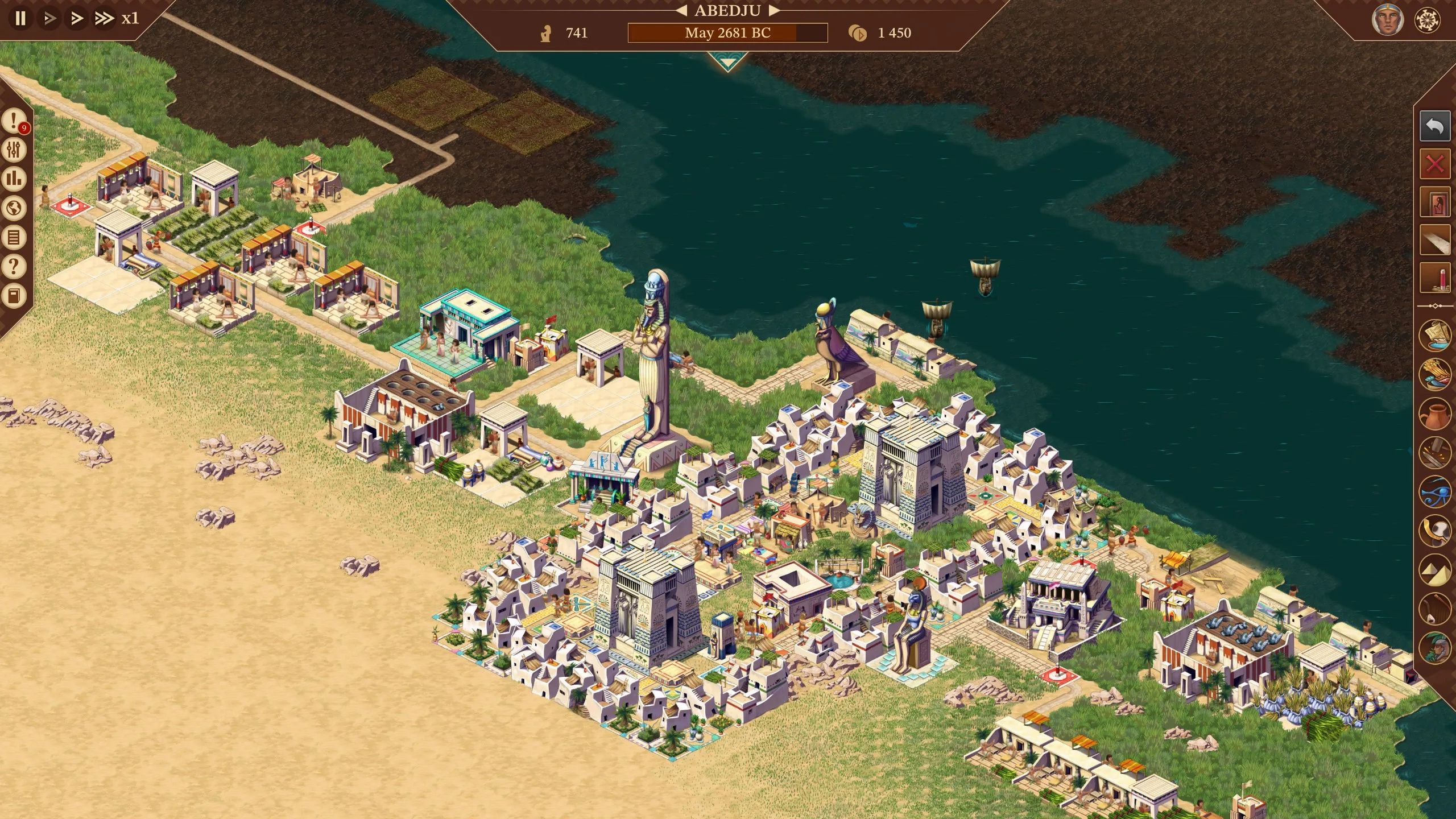This screenshot has height=819, width=1456.
Task: Click the pharaoh portrait
Action: point(1387,20)
